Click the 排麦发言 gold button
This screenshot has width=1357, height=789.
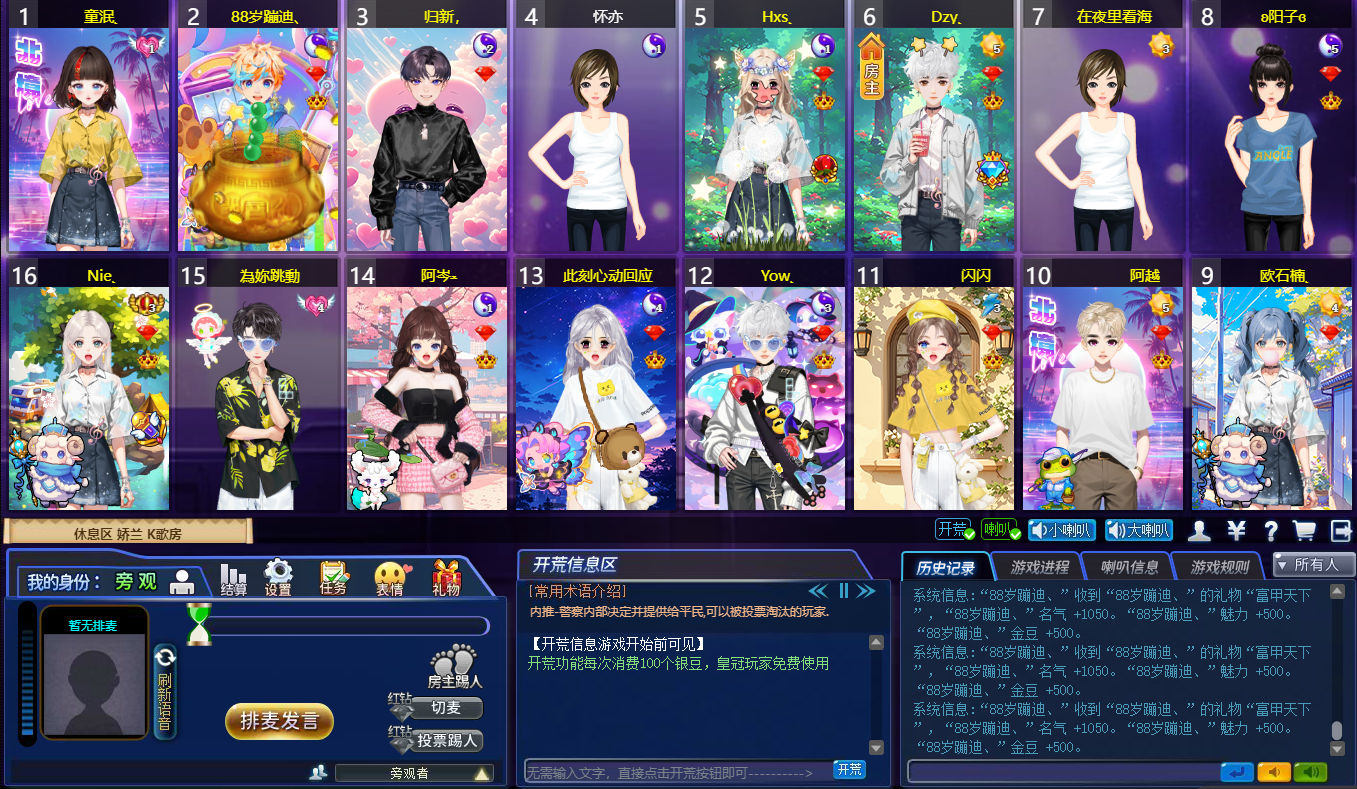(279, 721)
